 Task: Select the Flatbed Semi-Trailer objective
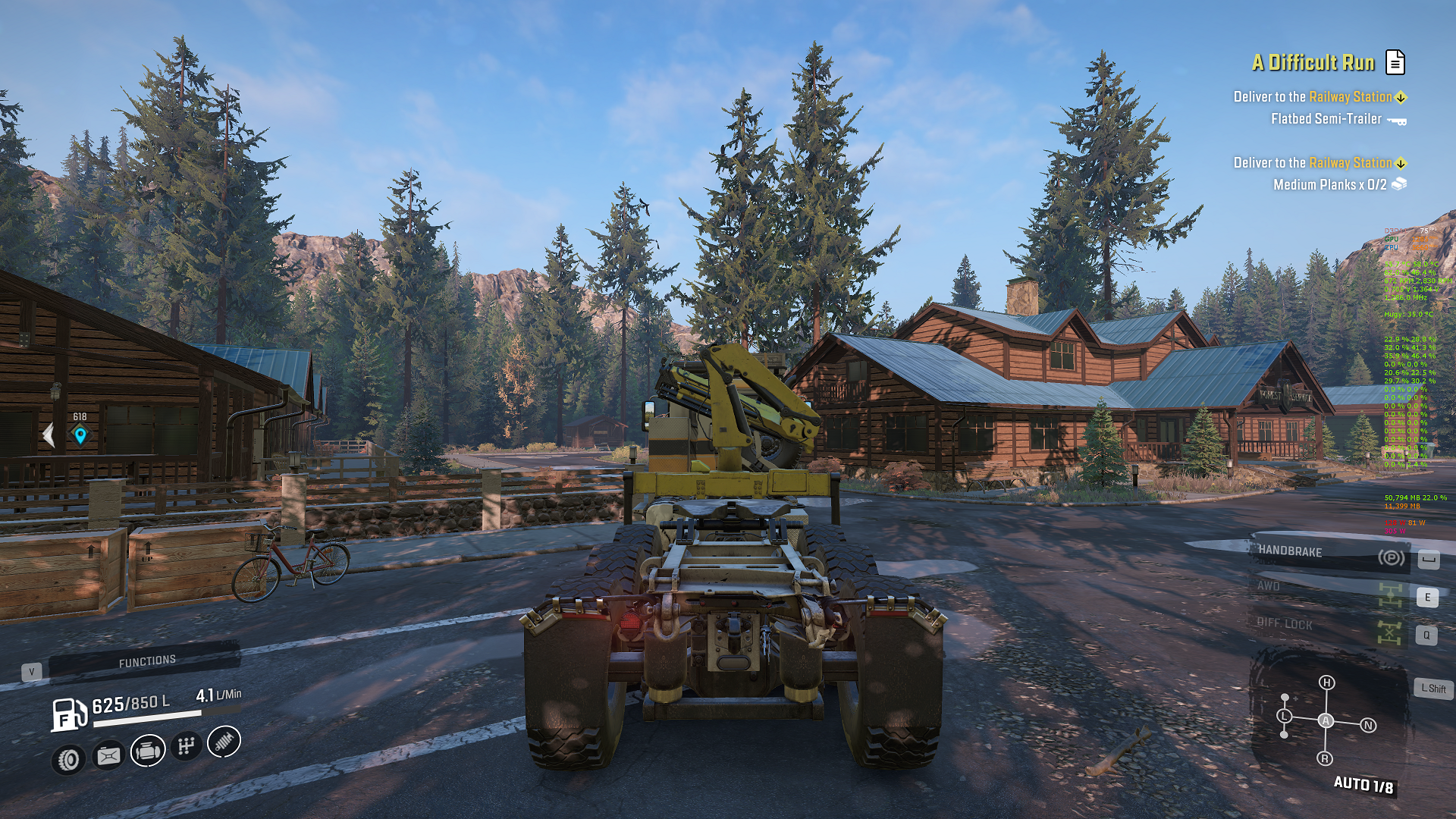coord(1326,119)
